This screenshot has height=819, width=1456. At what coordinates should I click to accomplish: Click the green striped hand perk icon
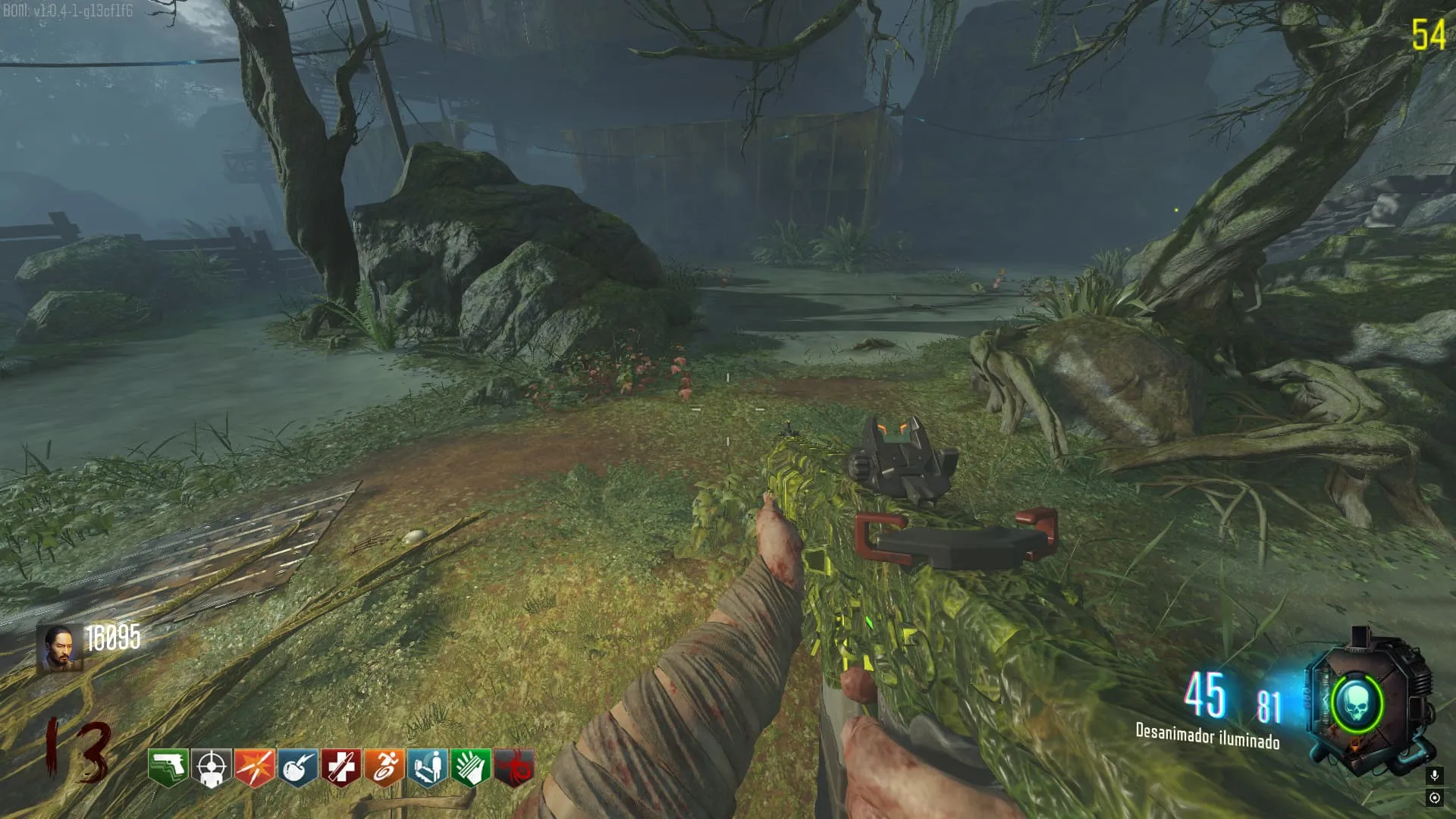point(470,767)
